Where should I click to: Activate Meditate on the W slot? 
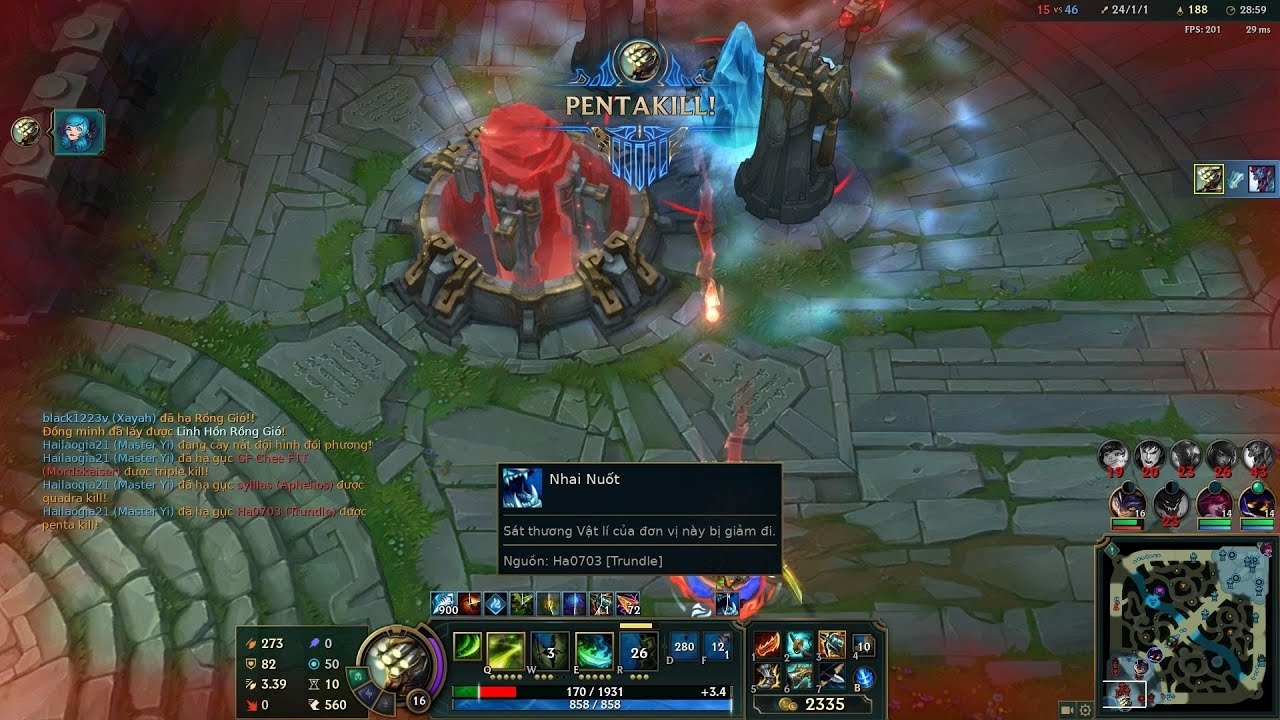click(x=550, y=652)
